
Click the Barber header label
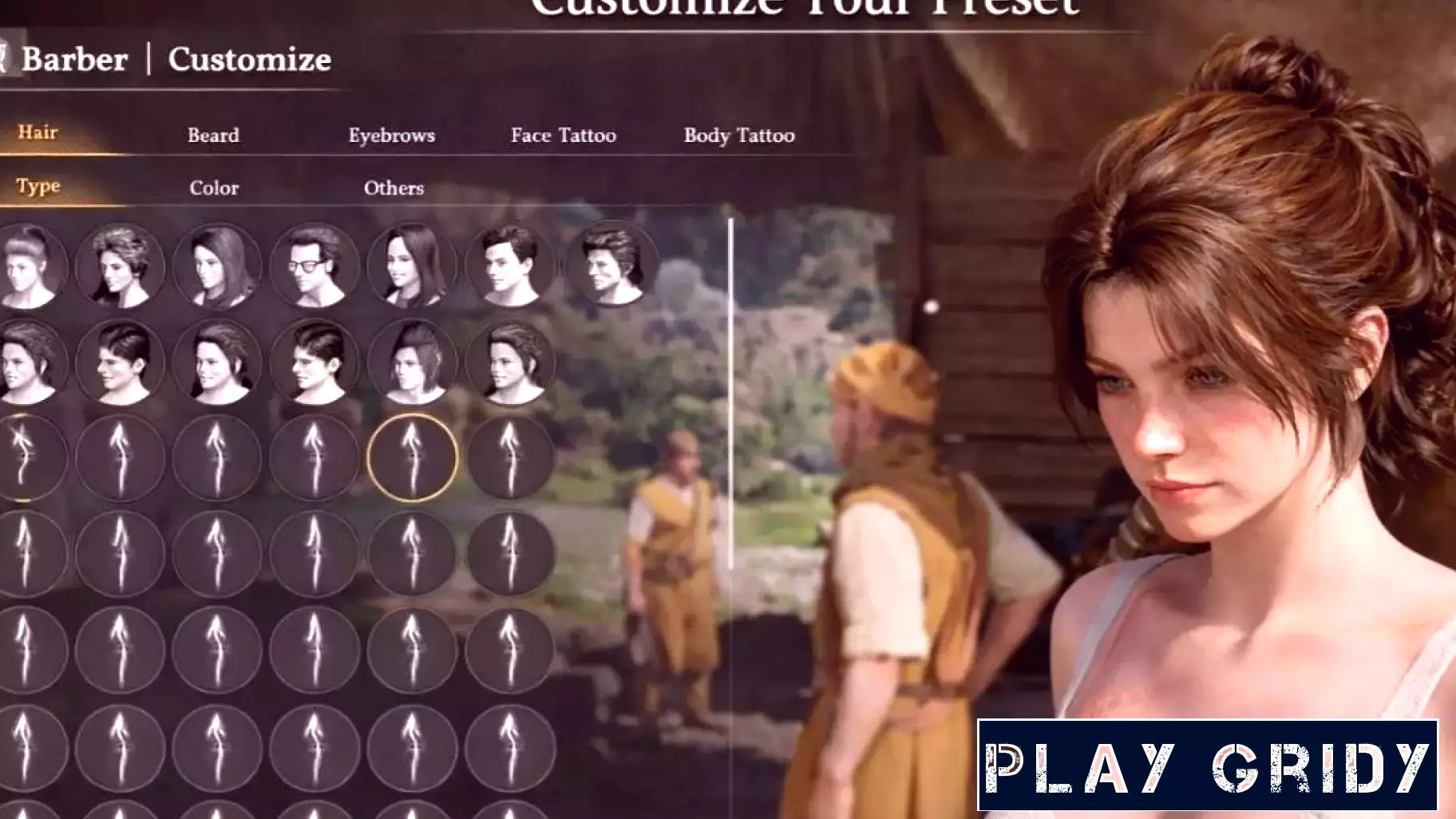[75, 59]
